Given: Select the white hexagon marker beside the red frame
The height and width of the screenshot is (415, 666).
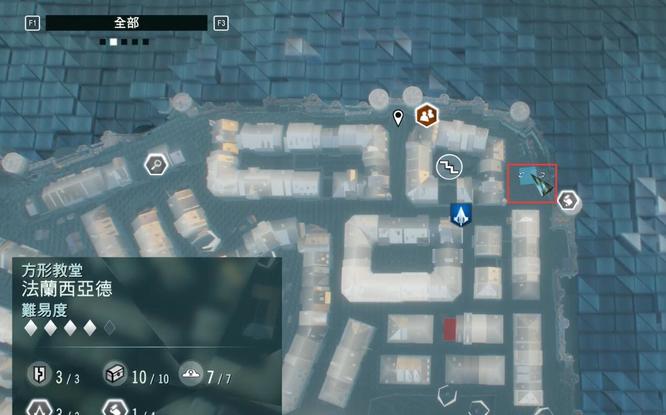Looking at the screenshot, I should [x=568, y=201].
